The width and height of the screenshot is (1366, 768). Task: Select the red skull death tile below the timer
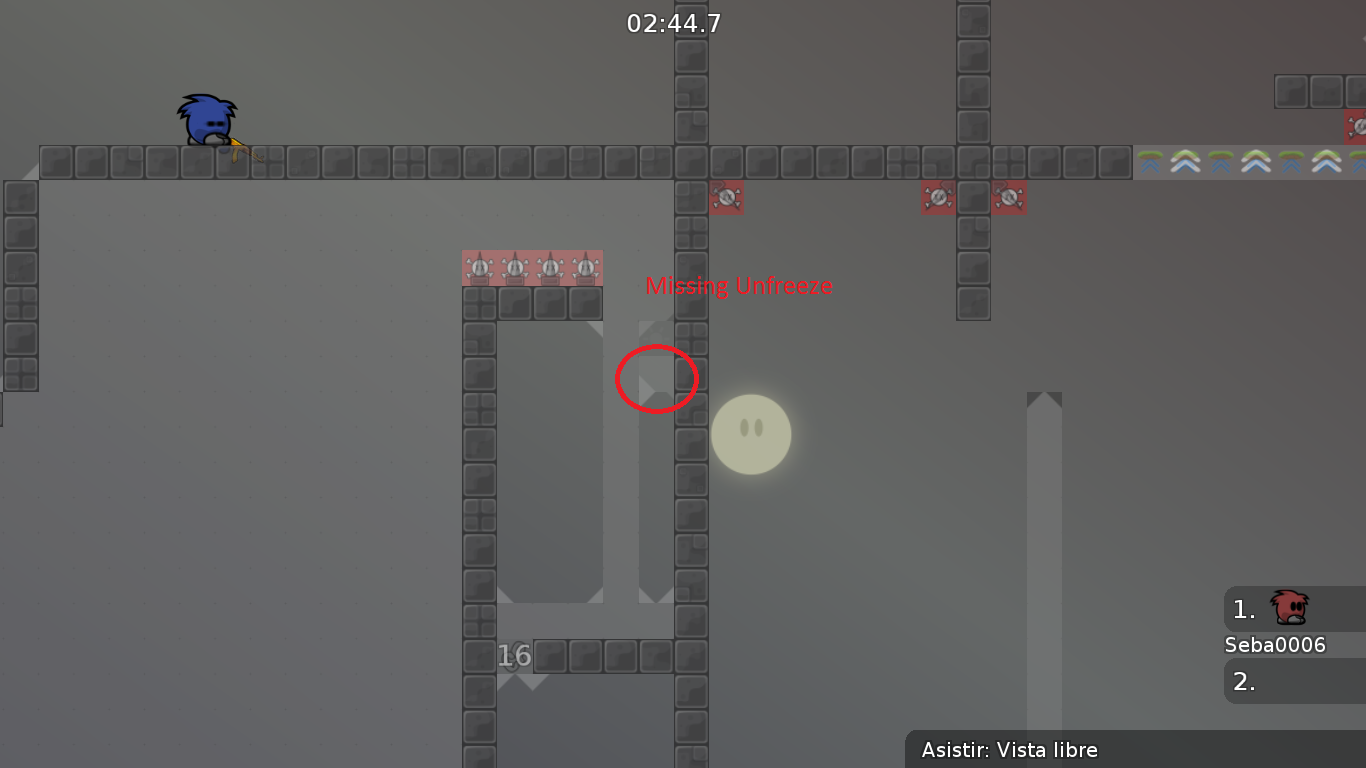pyautogui.click(x=727, y=197)
